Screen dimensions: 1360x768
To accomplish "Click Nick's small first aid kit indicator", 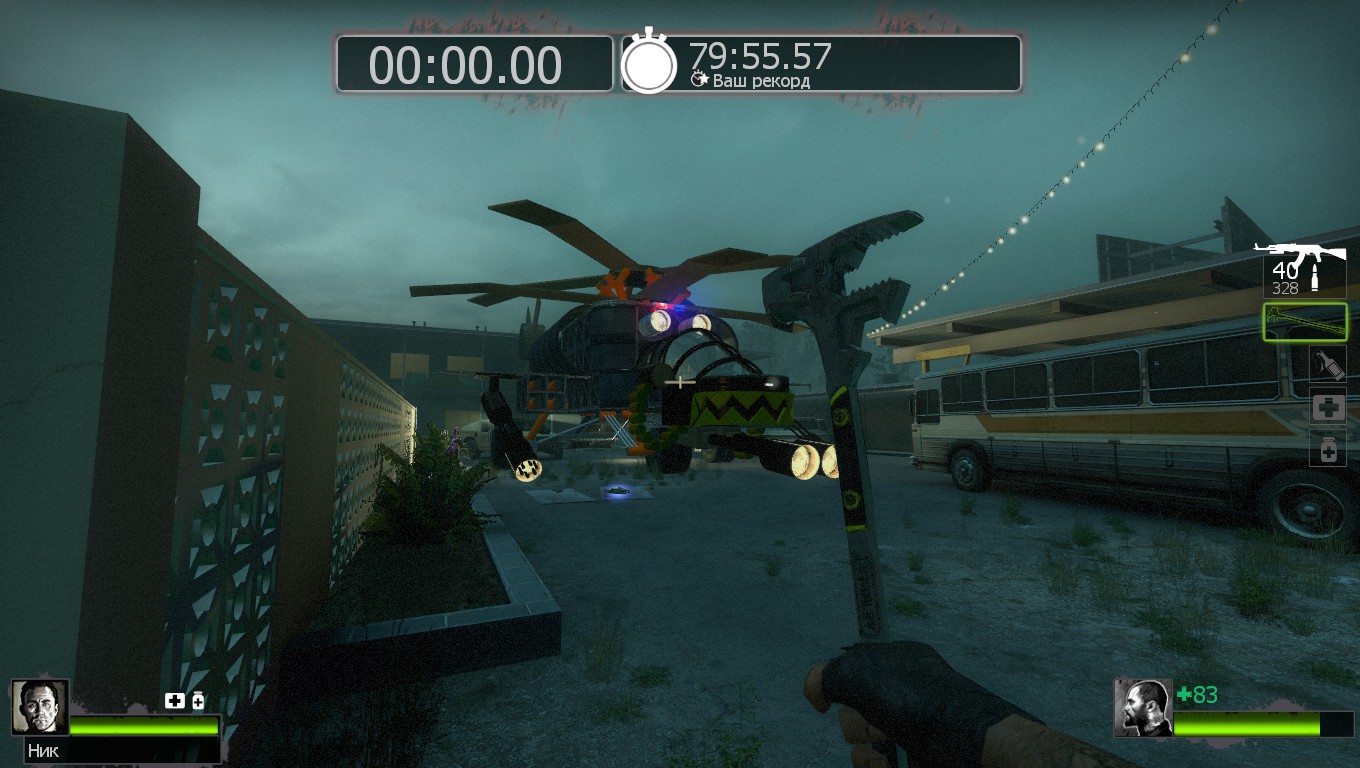I will 174,701.
